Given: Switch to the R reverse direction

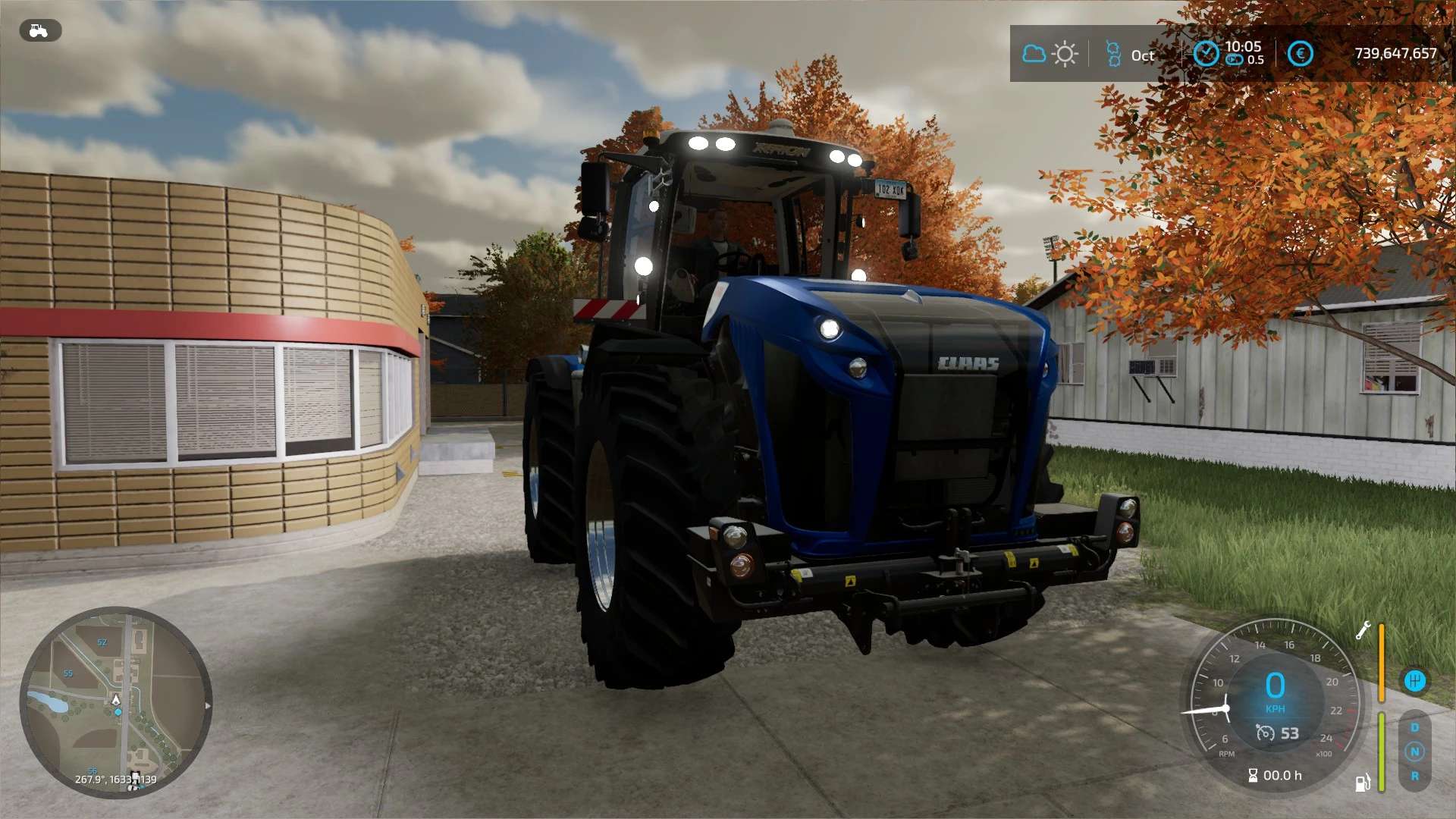Looking at the screenshot, I should (x=1414, y=776).
